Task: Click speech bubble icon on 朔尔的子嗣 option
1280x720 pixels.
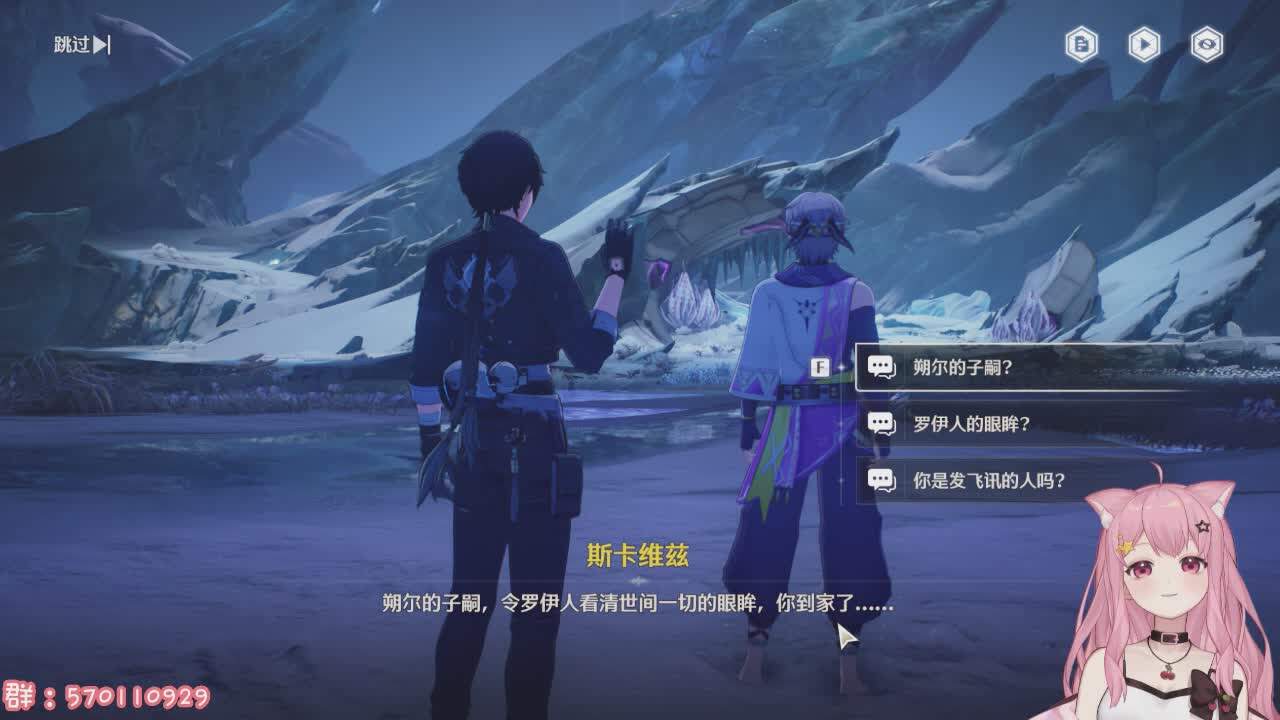Action: pos(880,368)
